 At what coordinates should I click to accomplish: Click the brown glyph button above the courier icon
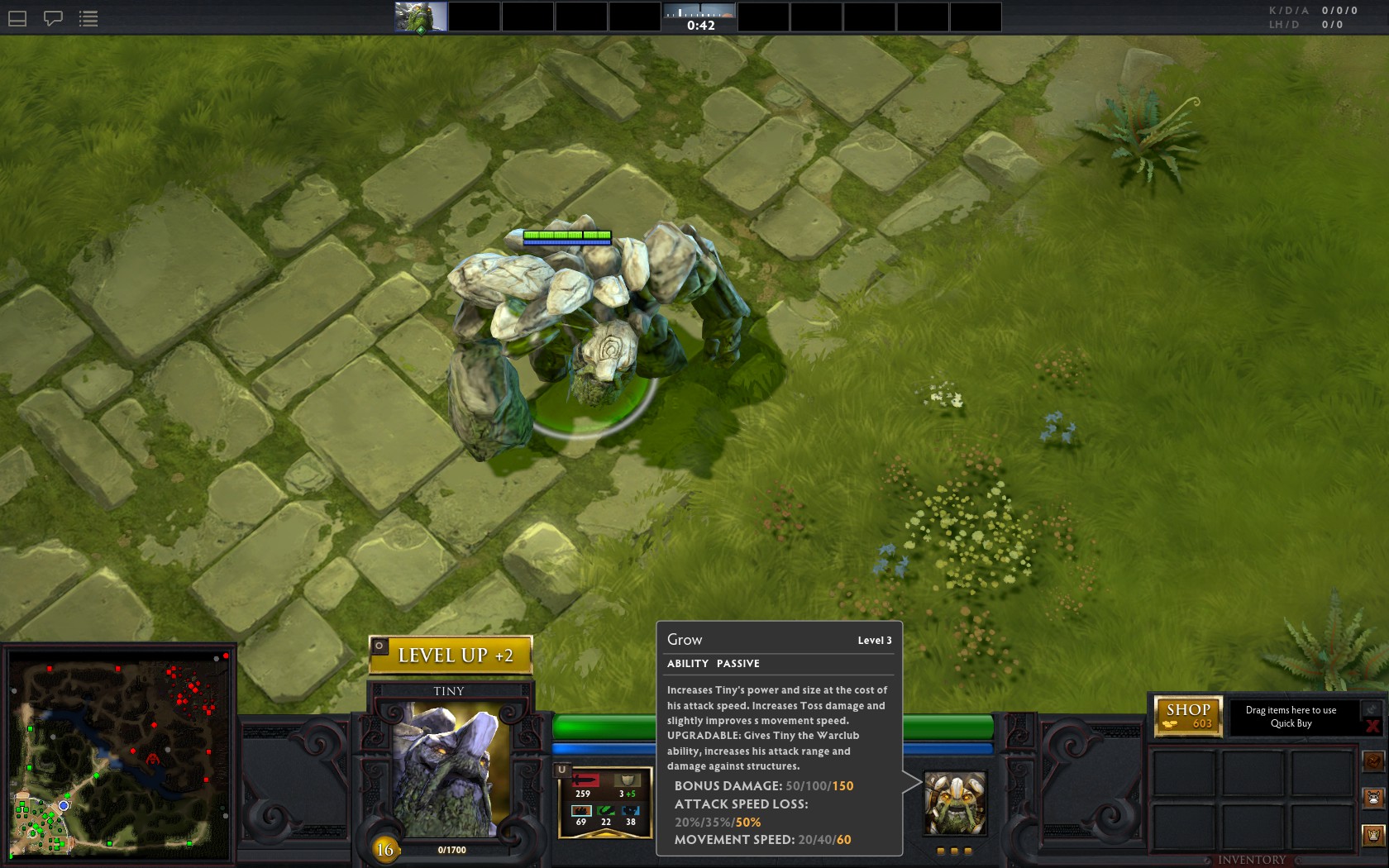pos(1373,761)
